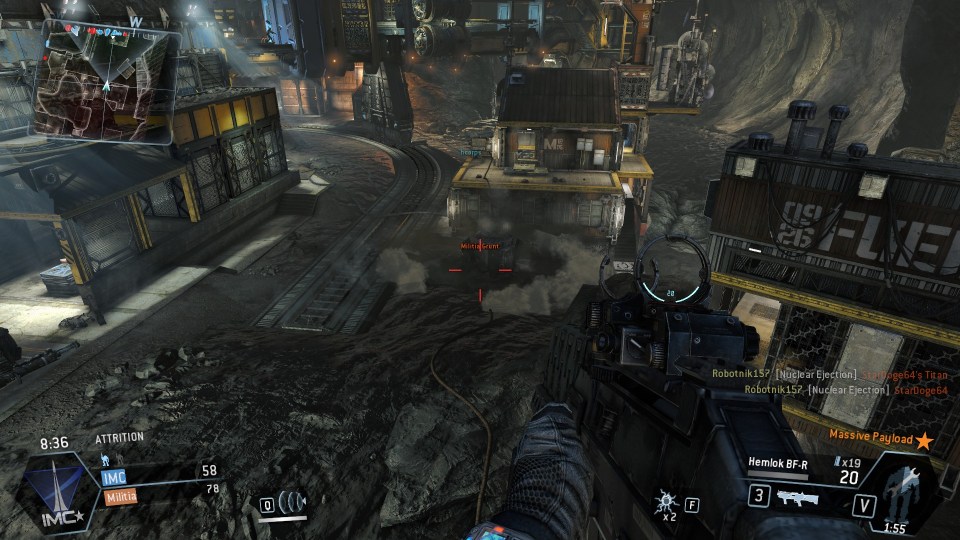This screenshot has height=540, width=960.
Task: Select the Hemlok BF-R weapon icon
Action: (796, 497)
